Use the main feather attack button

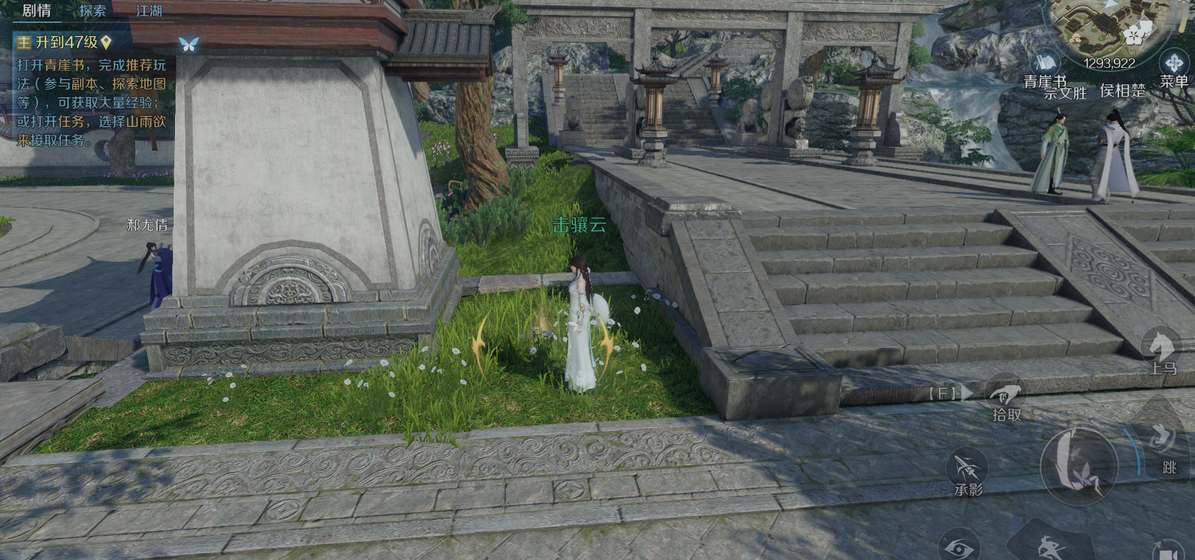[1078, 464]
